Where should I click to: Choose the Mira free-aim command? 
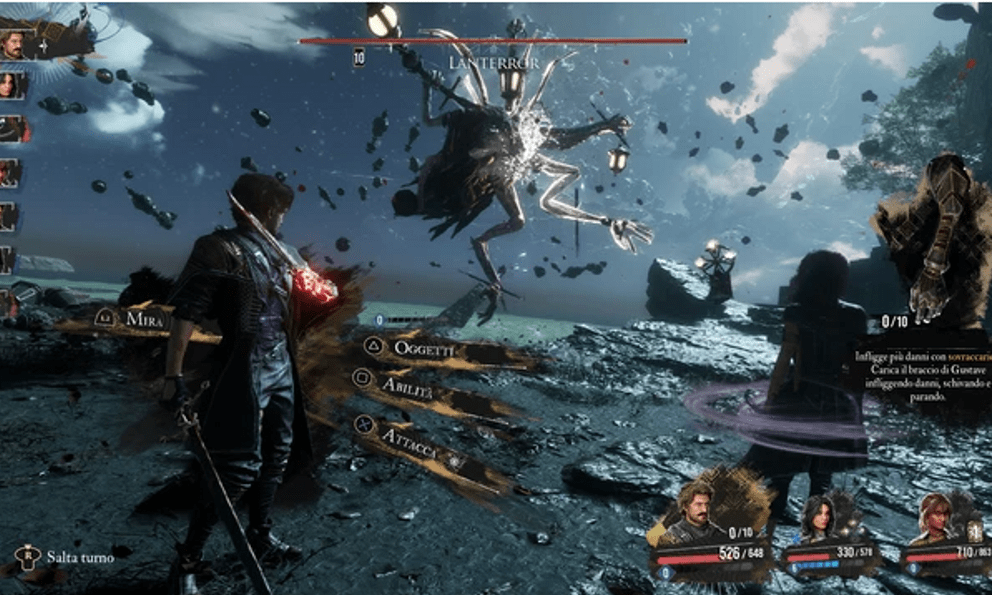click(145, 319)
